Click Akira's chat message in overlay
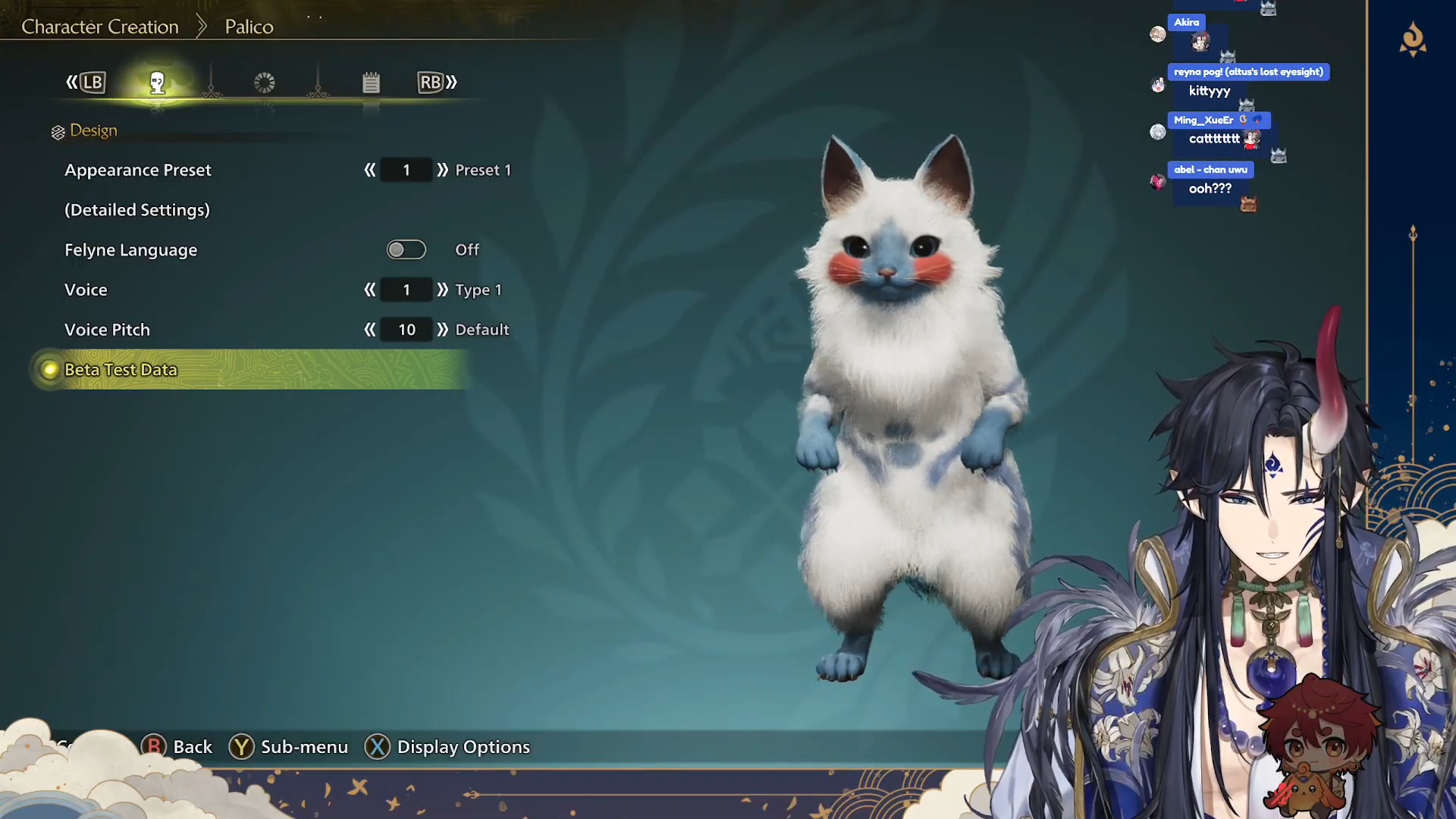 tap(1199, 42)
